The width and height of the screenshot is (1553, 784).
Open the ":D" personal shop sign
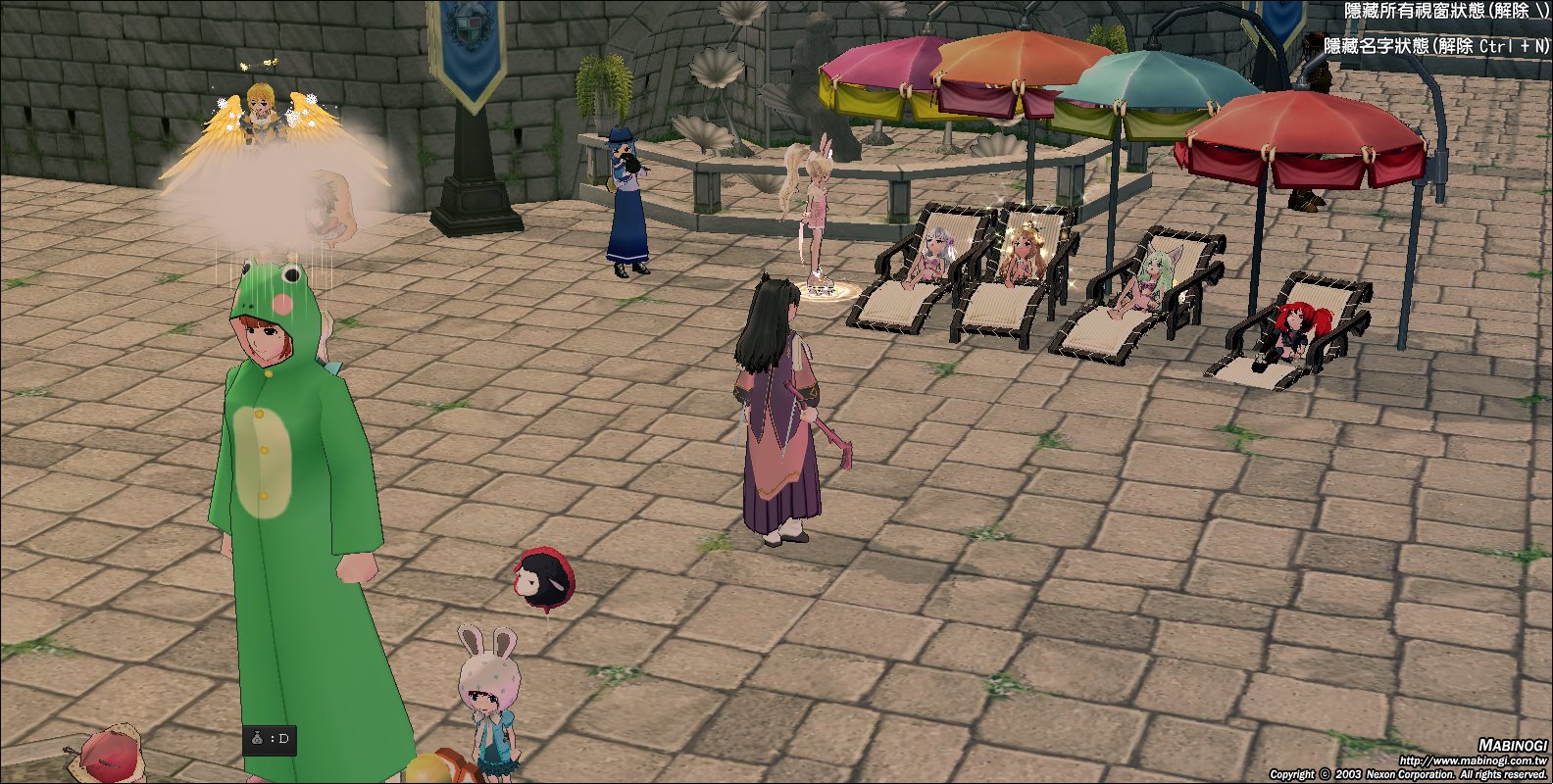(x=269, y=739)
